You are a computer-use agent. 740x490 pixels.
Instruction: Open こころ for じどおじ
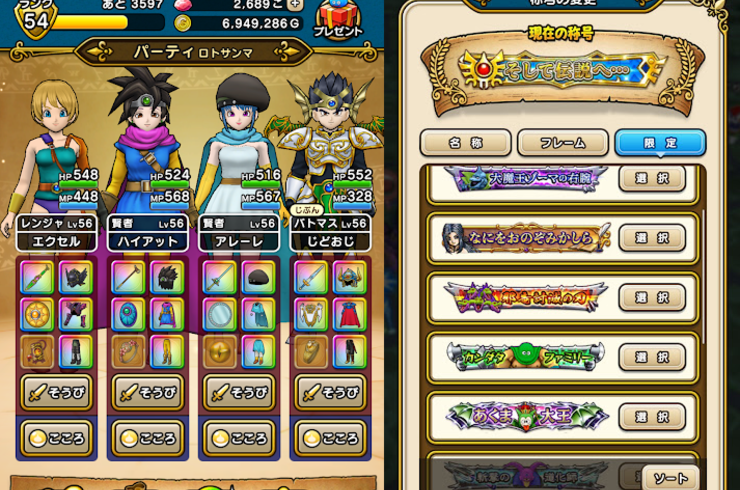point(330,438)
